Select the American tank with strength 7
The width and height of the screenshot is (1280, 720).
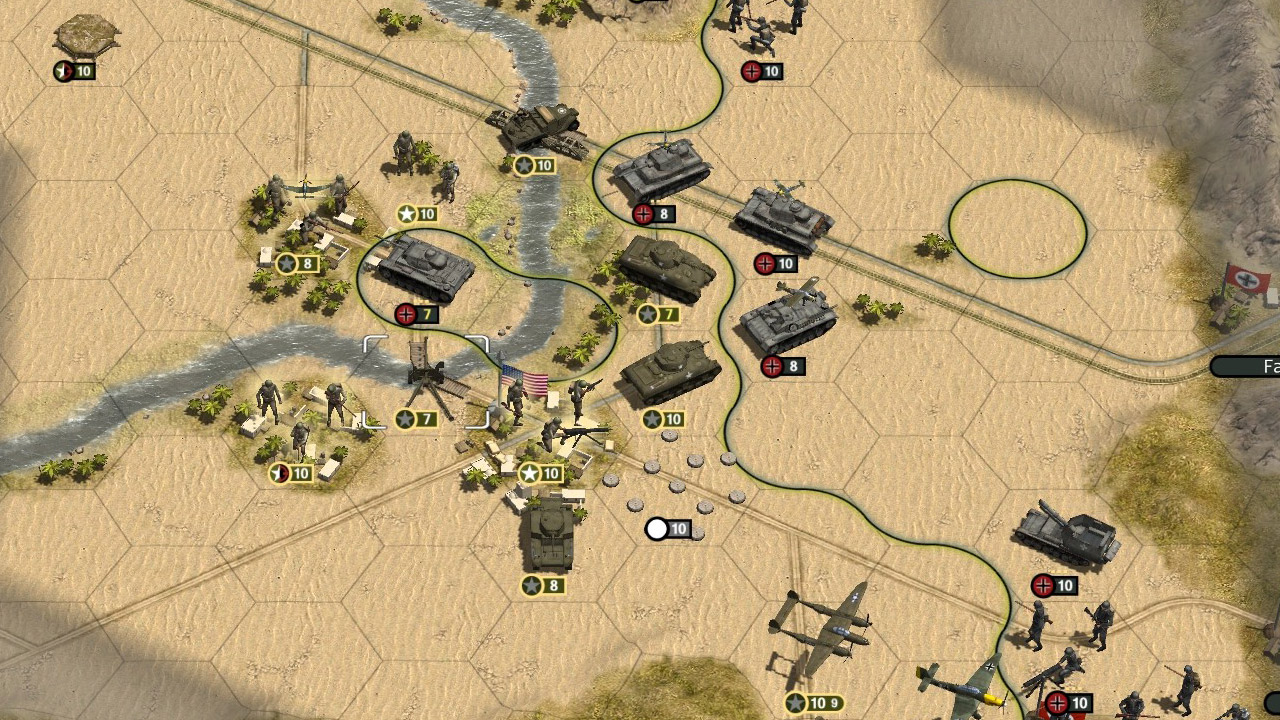[665, 268]
